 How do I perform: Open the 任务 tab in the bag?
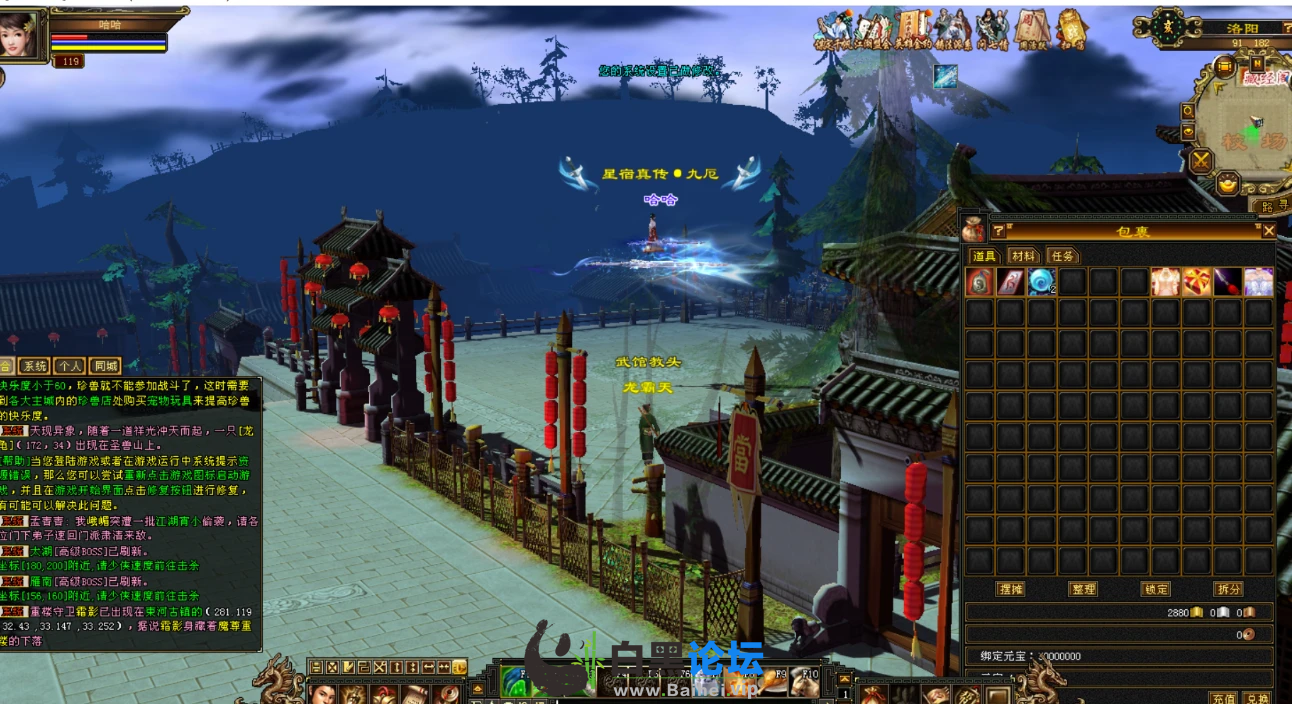coord(1062,256)
